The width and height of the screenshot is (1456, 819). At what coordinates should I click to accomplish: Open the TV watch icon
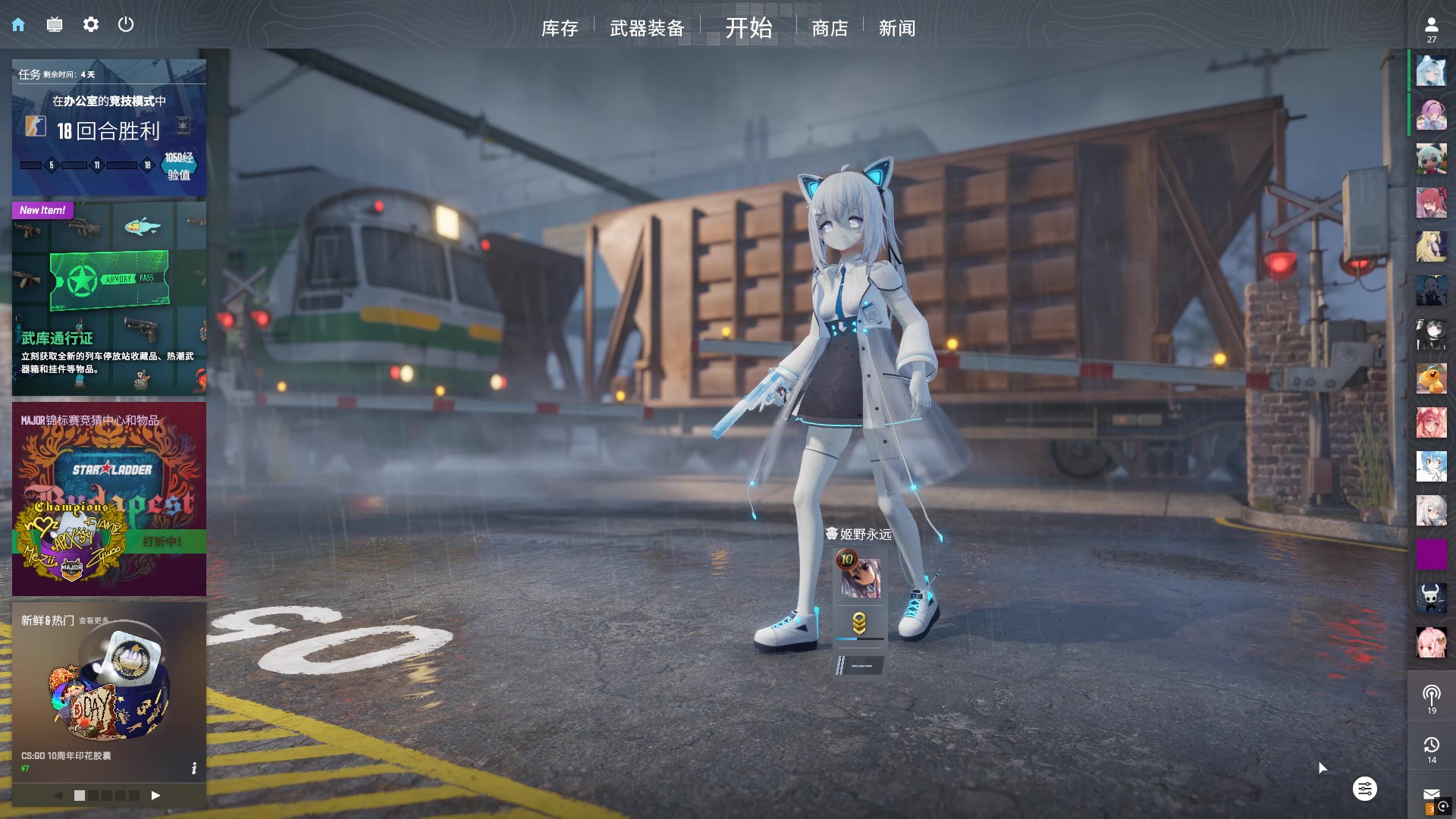[55, 25]
